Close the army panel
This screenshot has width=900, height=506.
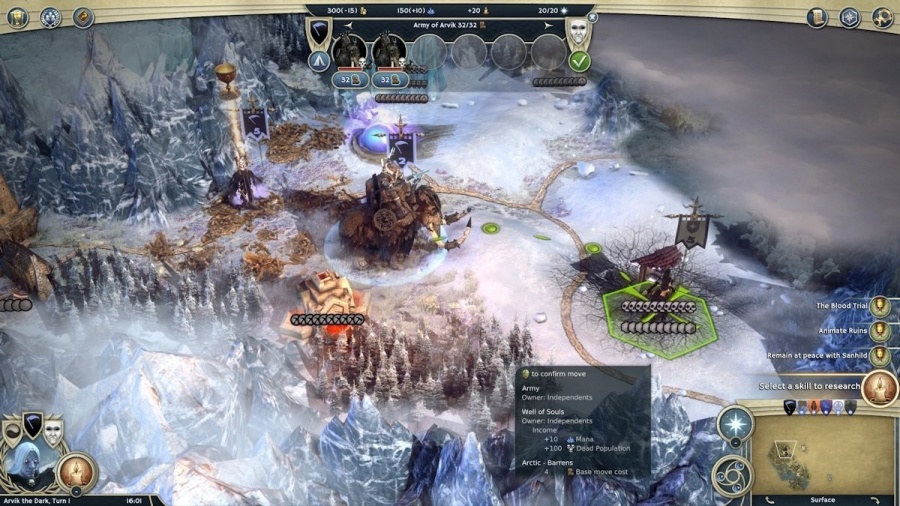click(x=592, y=17)
